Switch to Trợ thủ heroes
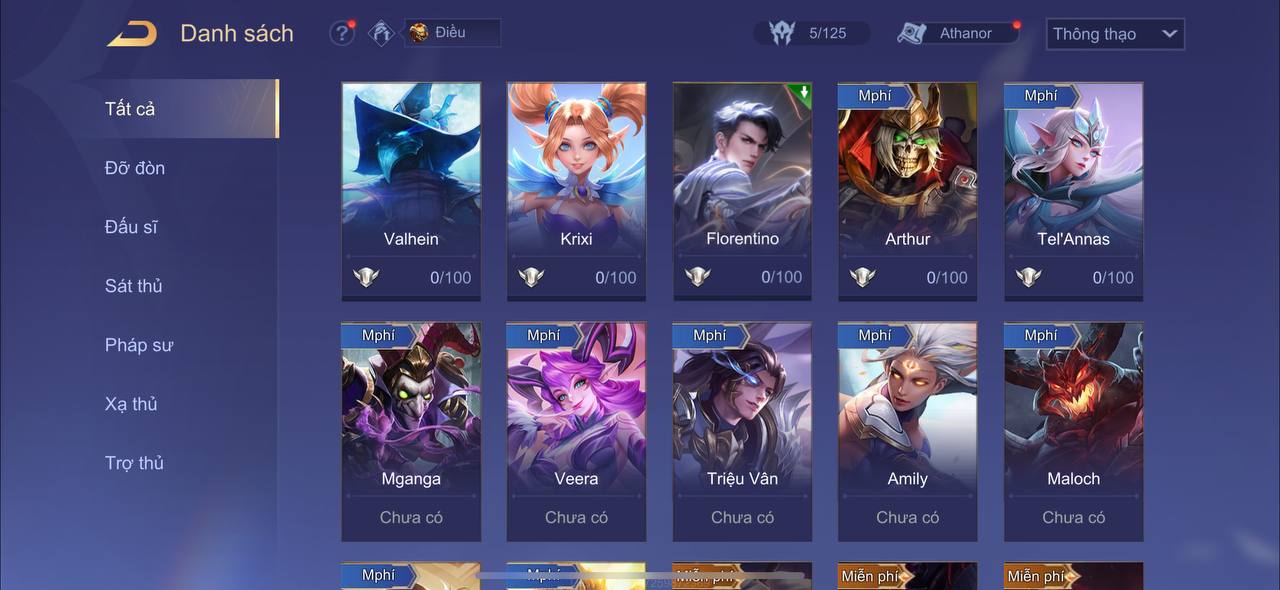1280x590 pixels. tap(134, 463)
